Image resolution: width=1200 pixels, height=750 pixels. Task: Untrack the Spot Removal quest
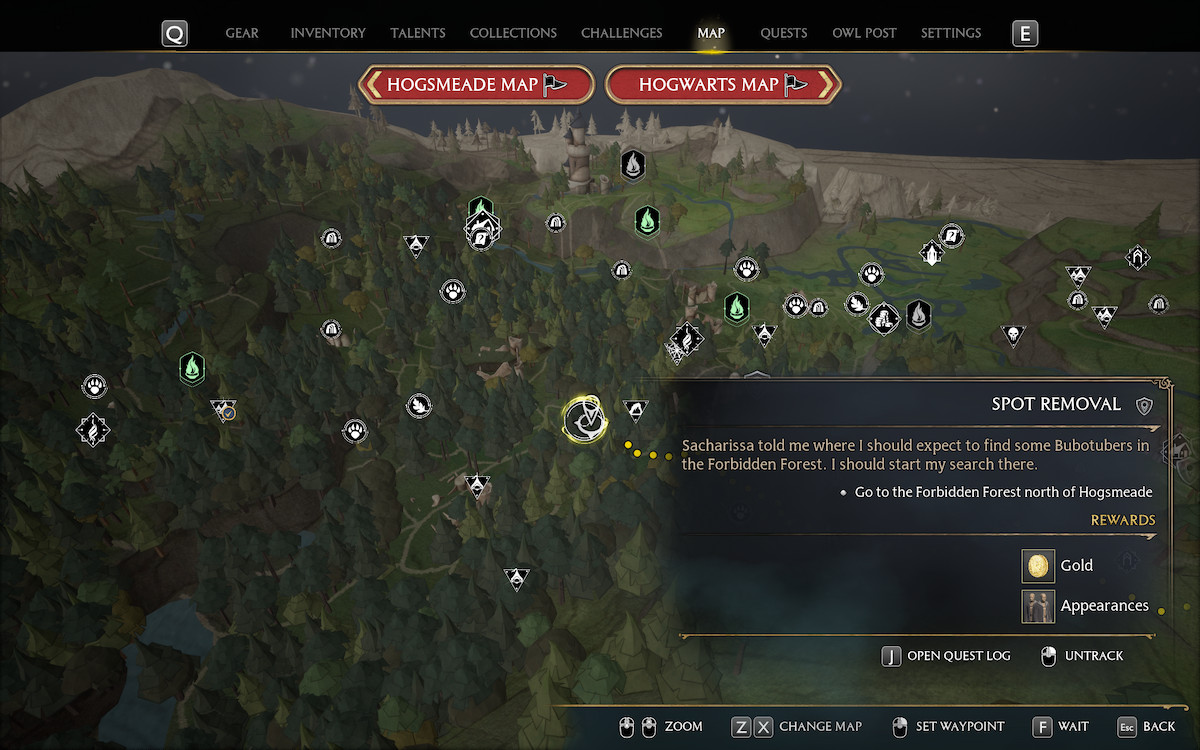click(1082, 656)
